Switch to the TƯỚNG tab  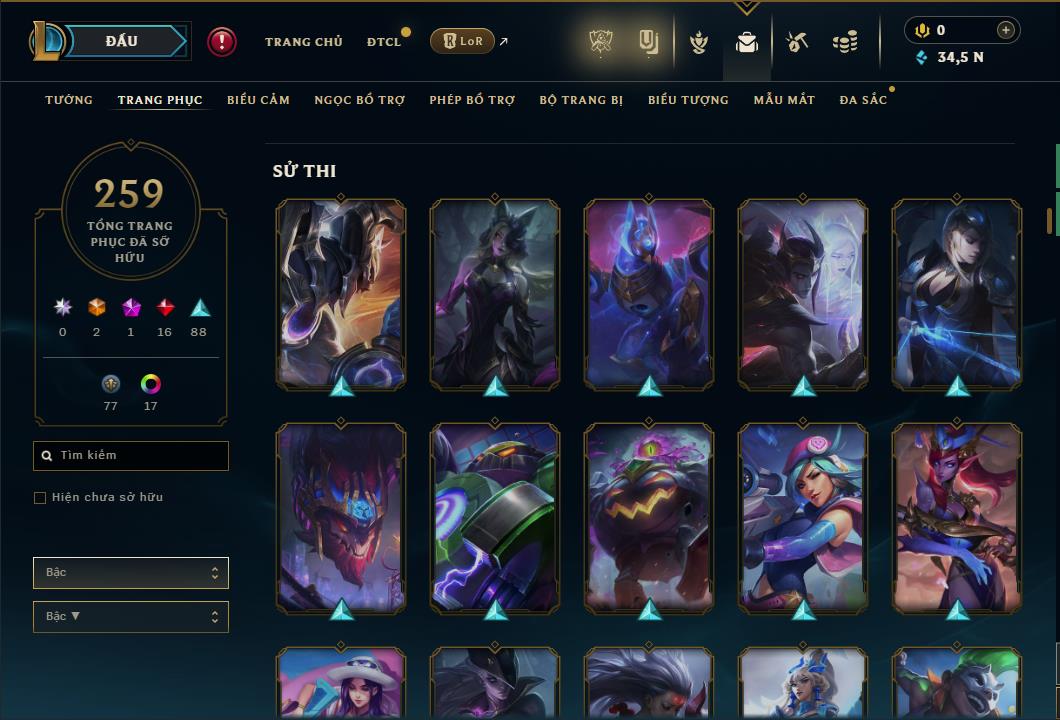[x=69, y=100]
